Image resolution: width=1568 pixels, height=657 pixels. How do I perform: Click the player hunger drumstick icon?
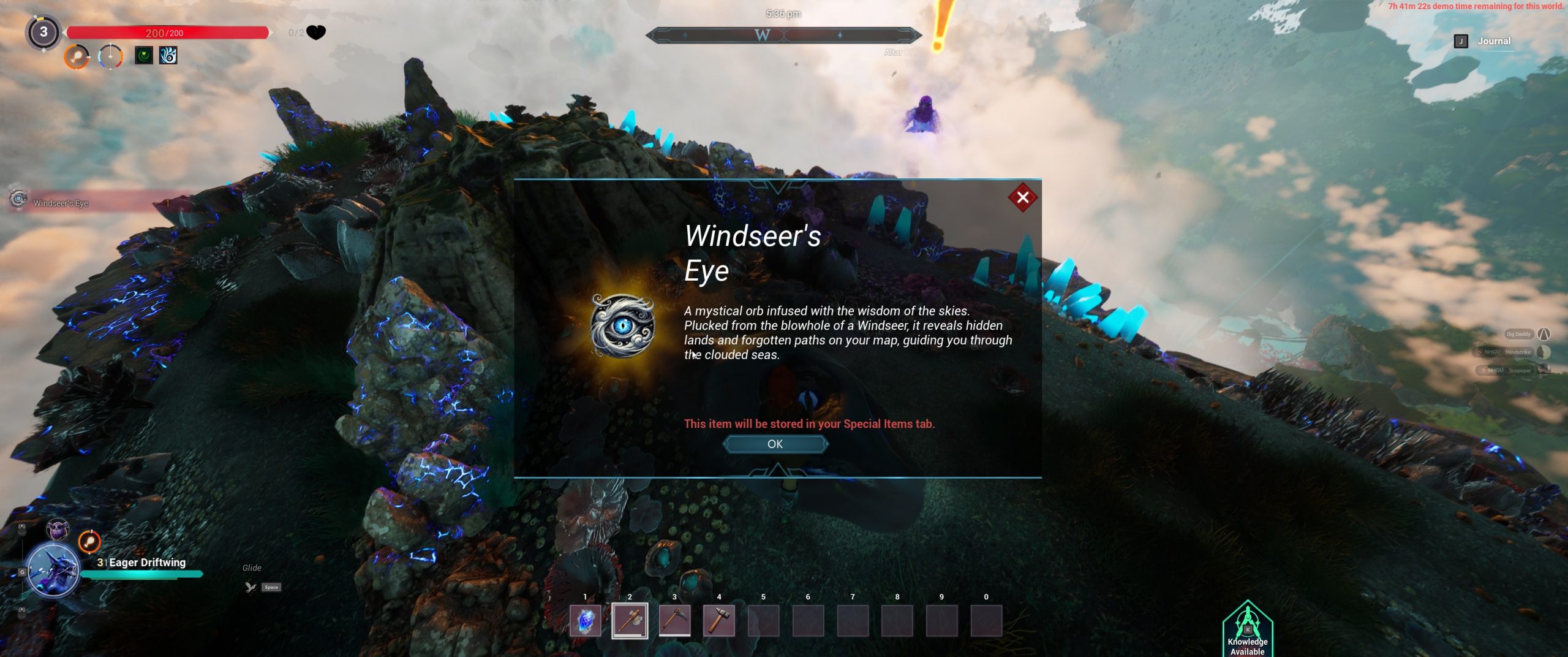pyautogui.click(x=77, y=57)
